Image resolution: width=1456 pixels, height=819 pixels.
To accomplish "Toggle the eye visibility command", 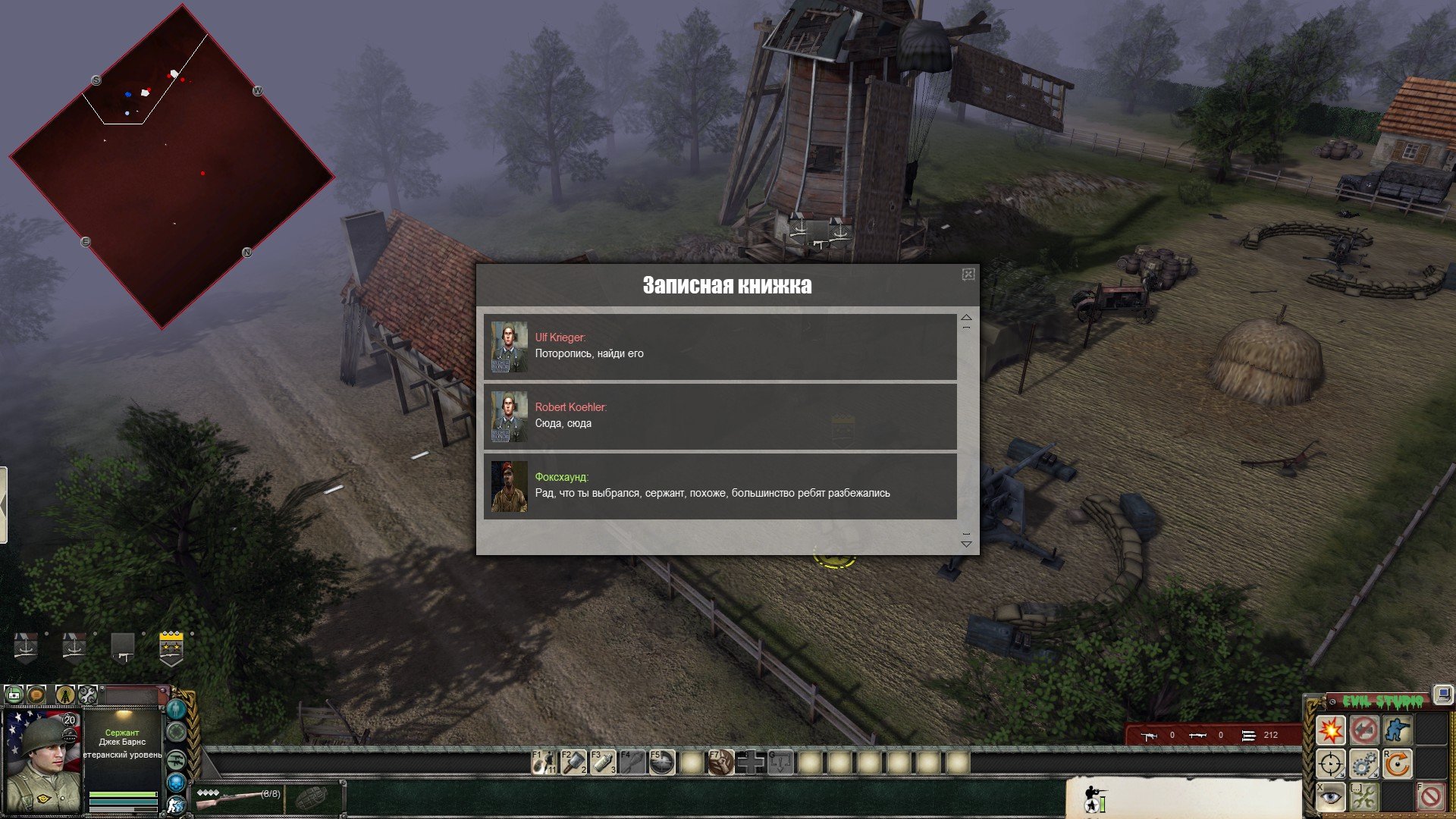I will point(1330,796).
